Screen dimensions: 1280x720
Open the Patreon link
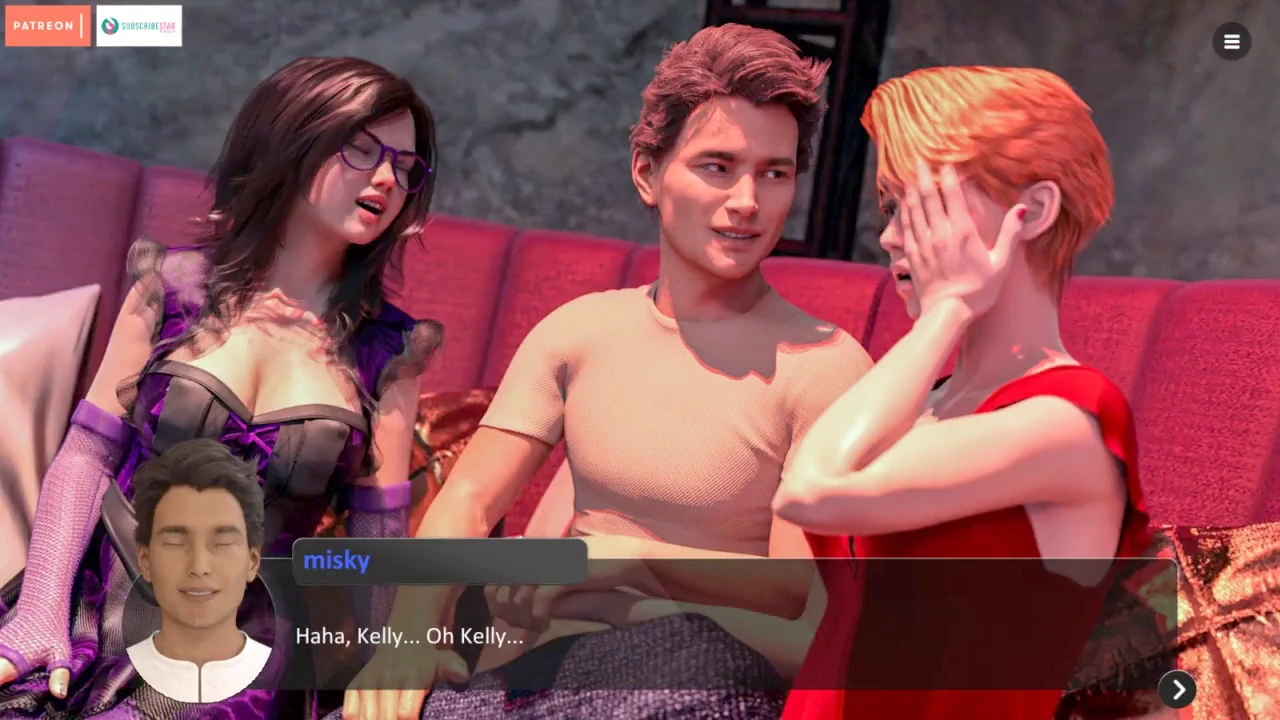point(47,26)
